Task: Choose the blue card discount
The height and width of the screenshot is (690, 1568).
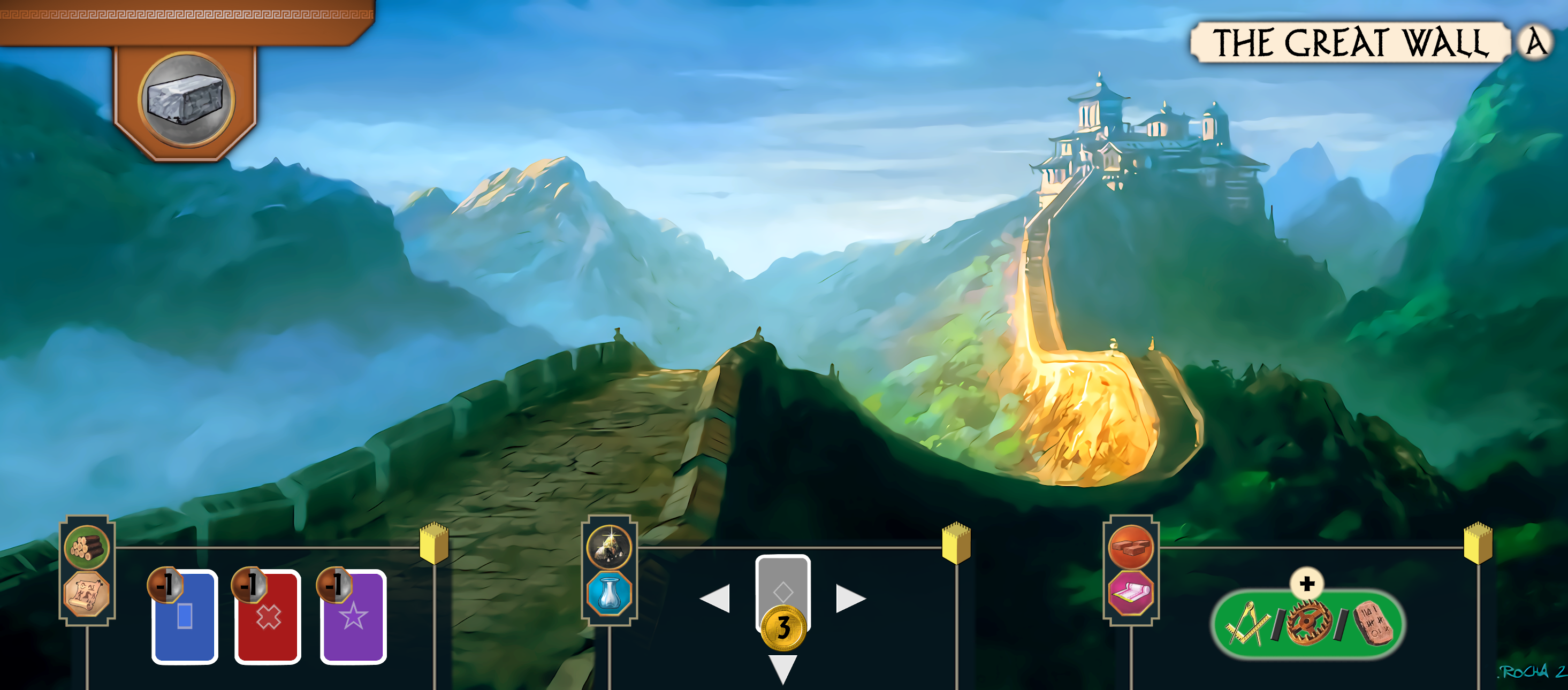Action: (x=185, y=616)
